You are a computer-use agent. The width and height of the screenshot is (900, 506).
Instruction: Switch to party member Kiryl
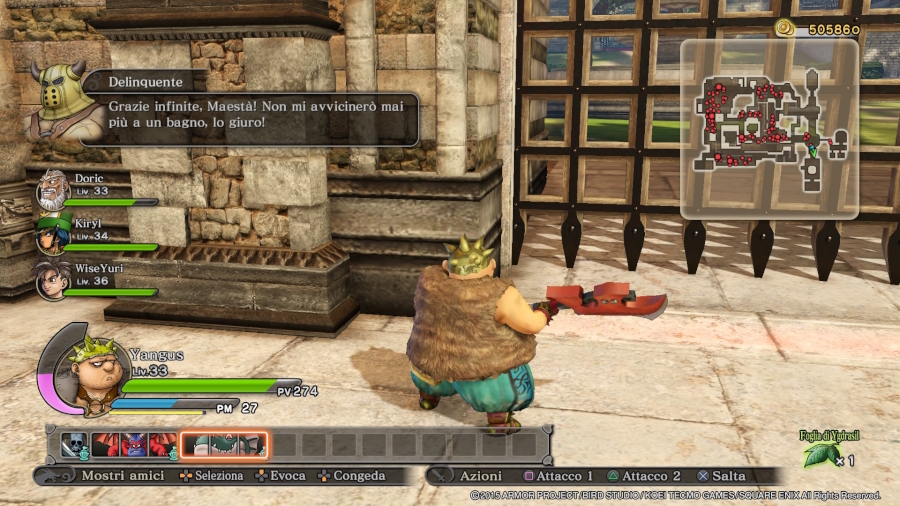(x=53, y=235)
